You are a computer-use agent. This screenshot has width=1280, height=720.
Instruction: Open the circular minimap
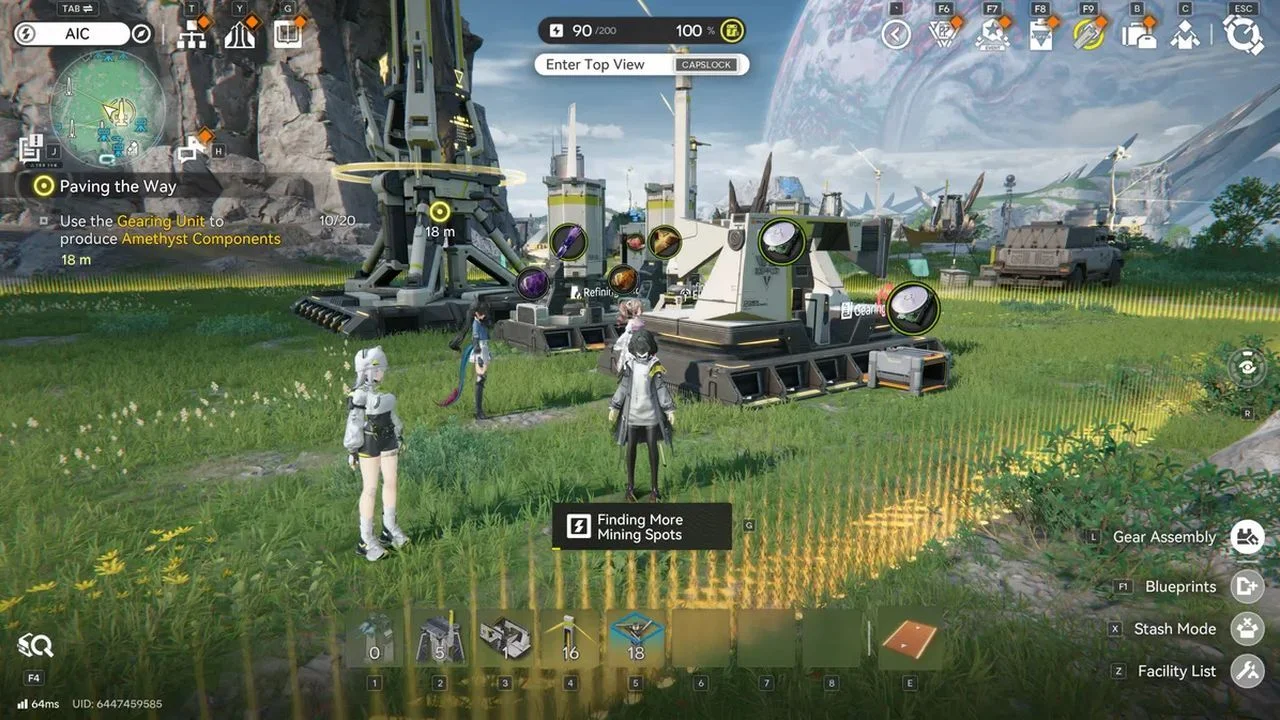108,107
